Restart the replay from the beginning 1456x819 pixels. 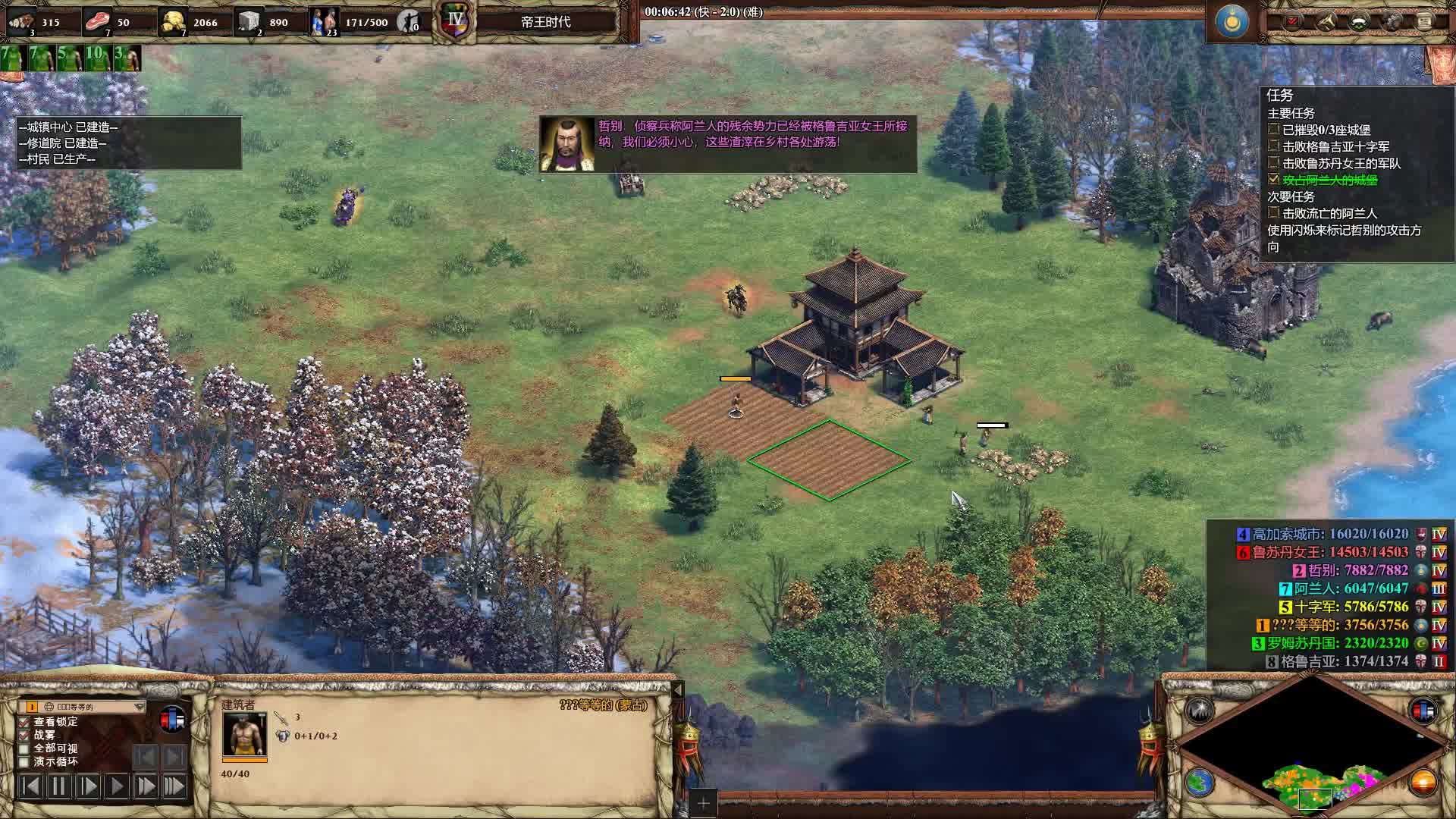30,786
